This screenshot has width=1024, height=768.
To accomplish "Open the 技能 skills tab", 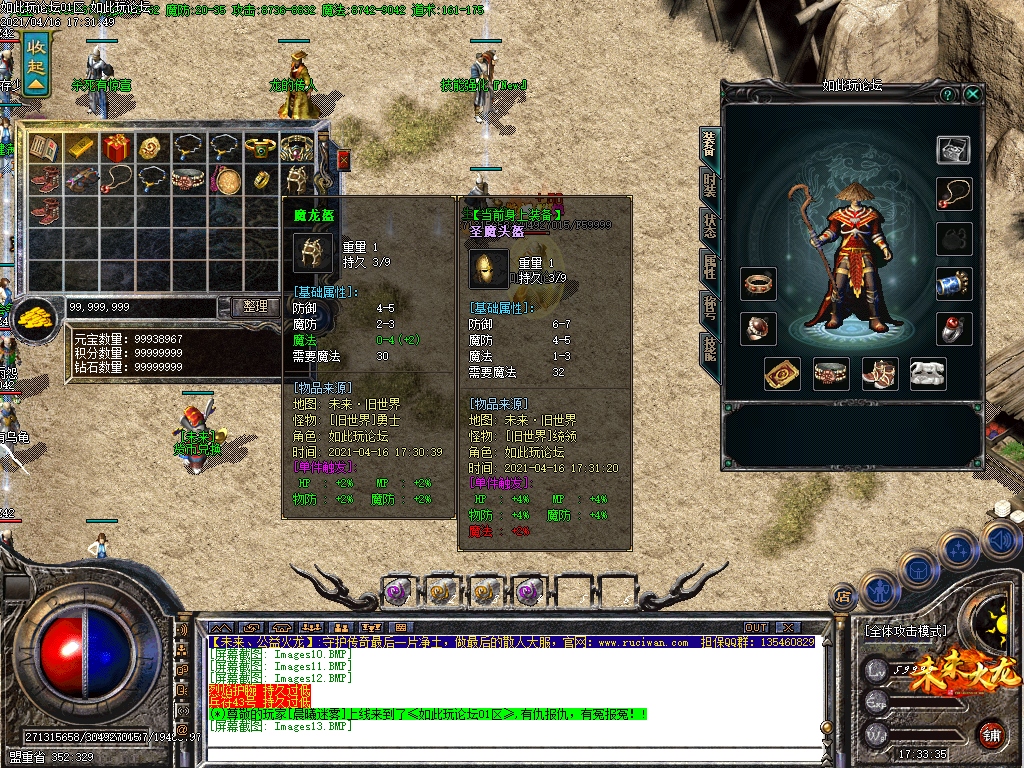I will (x=709, y=347).
